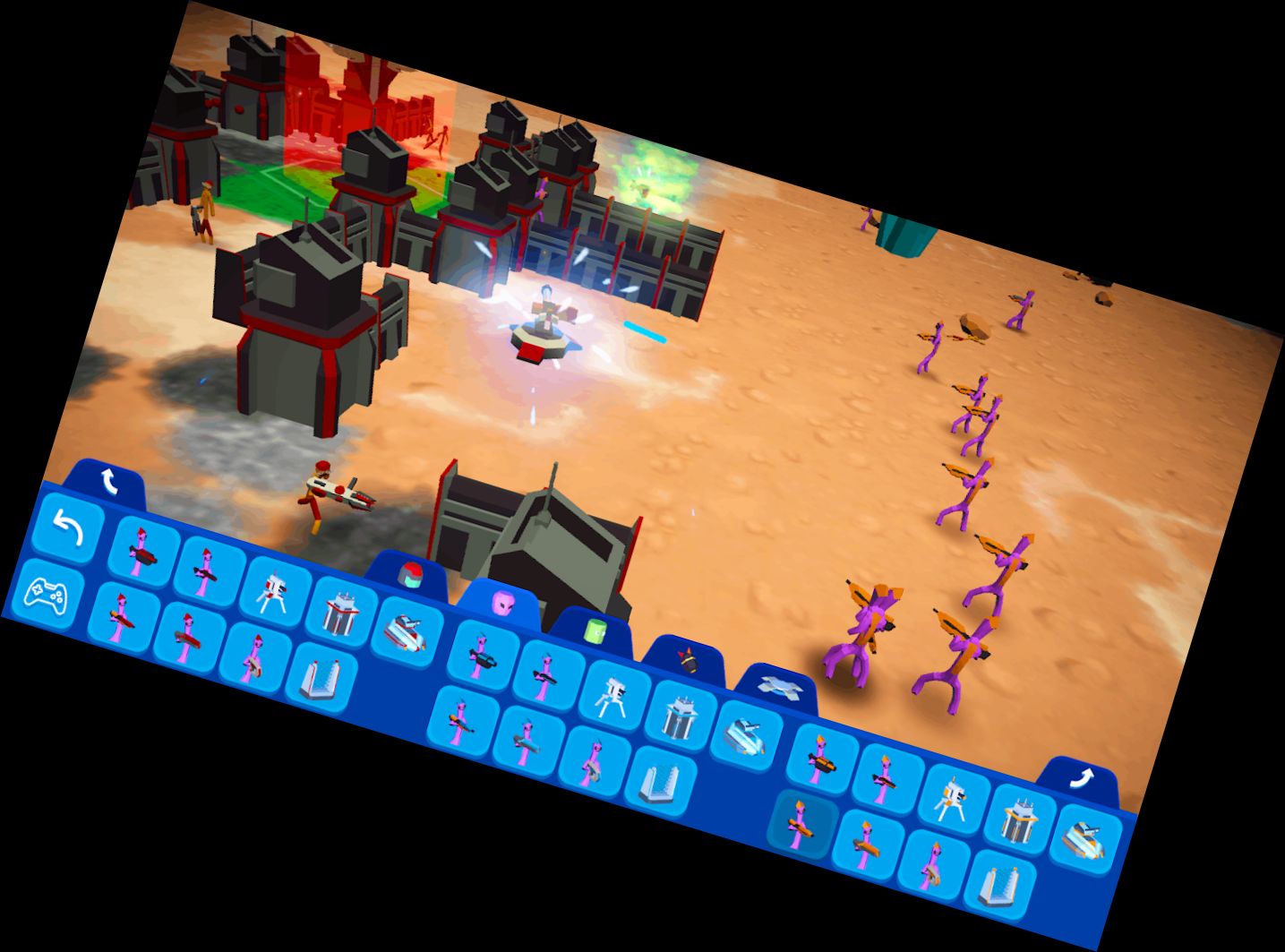Select the orange faction tower building icon
This screenshot has height=952, width=1285.
click(1018, 822)
